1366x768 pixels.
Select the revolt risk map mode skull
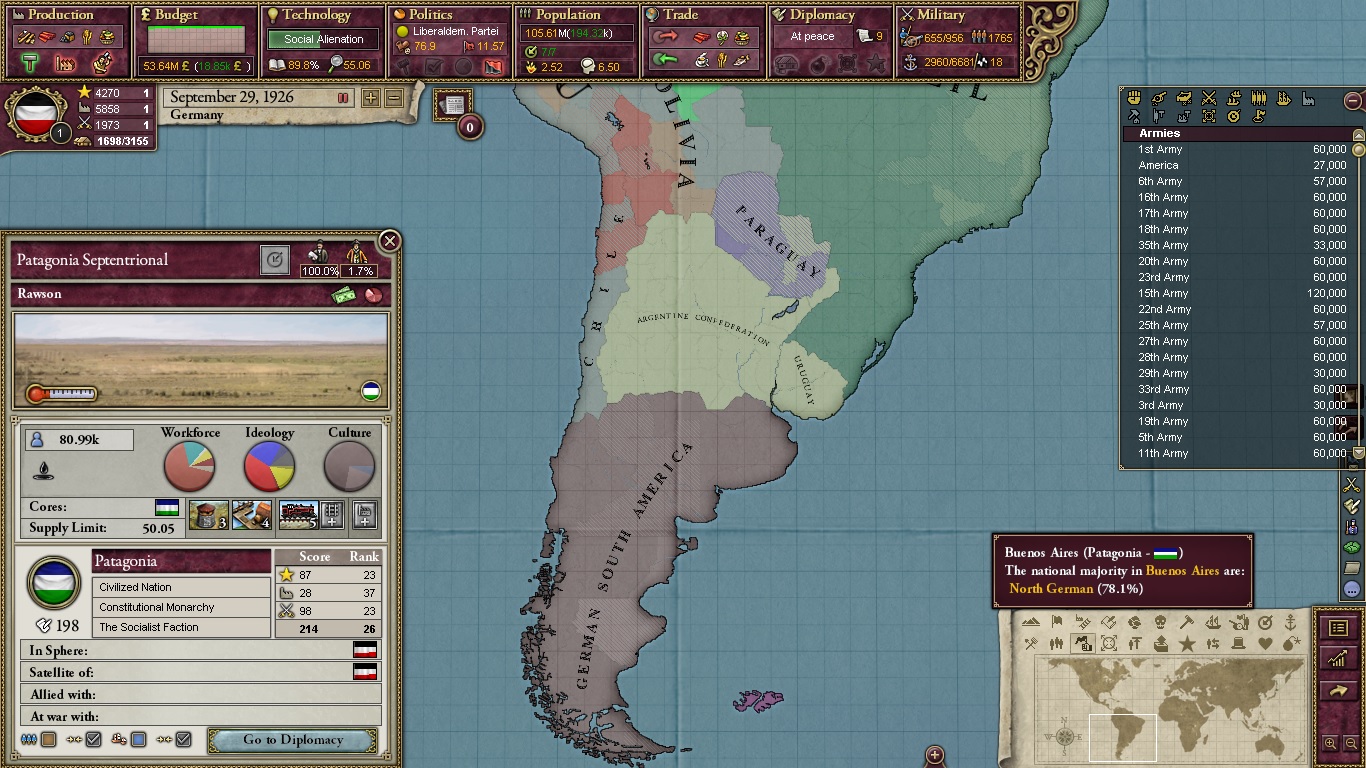[x=1160, y=623]
